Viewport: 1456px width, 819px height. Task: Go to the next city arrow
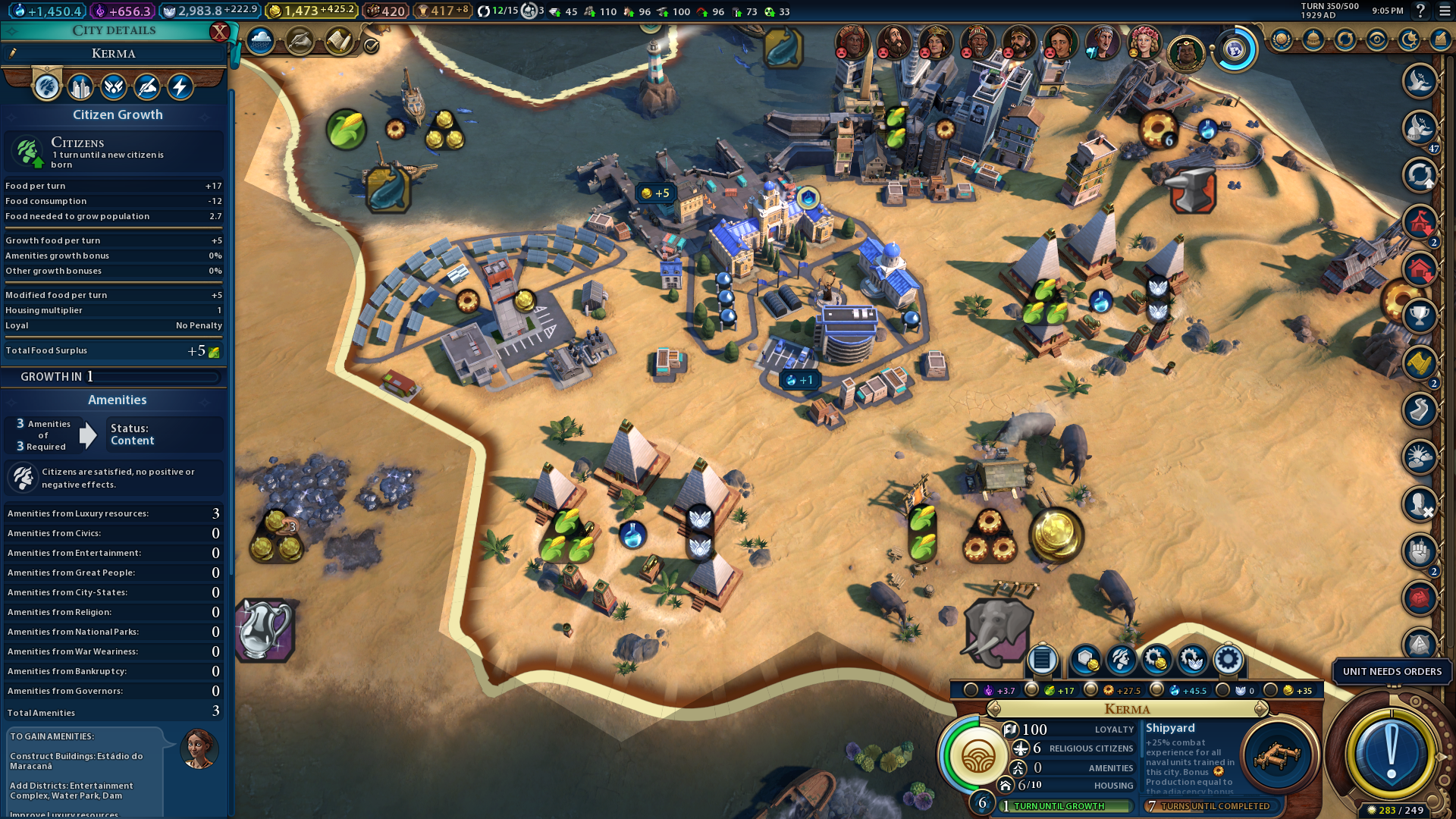(1261, 709)
